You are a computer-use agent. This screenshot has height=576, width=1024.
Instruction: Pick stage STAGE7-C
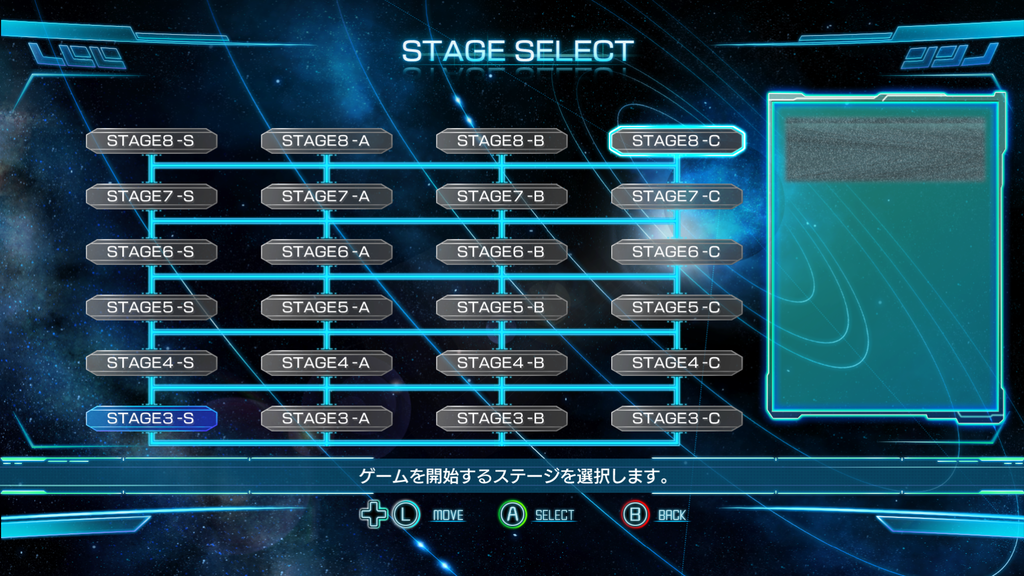click(677, 196)
